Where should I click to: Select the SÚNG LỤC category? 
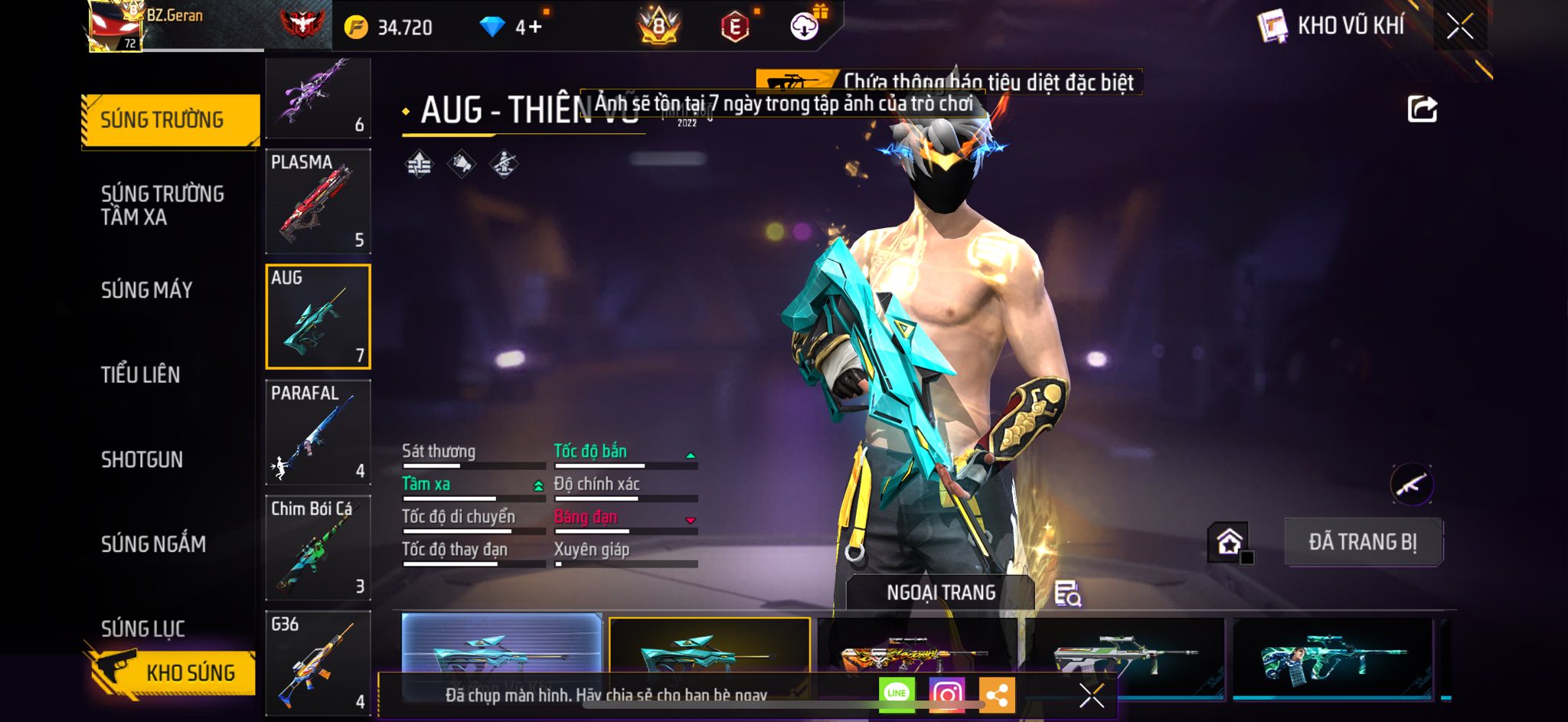coord(143,628)
